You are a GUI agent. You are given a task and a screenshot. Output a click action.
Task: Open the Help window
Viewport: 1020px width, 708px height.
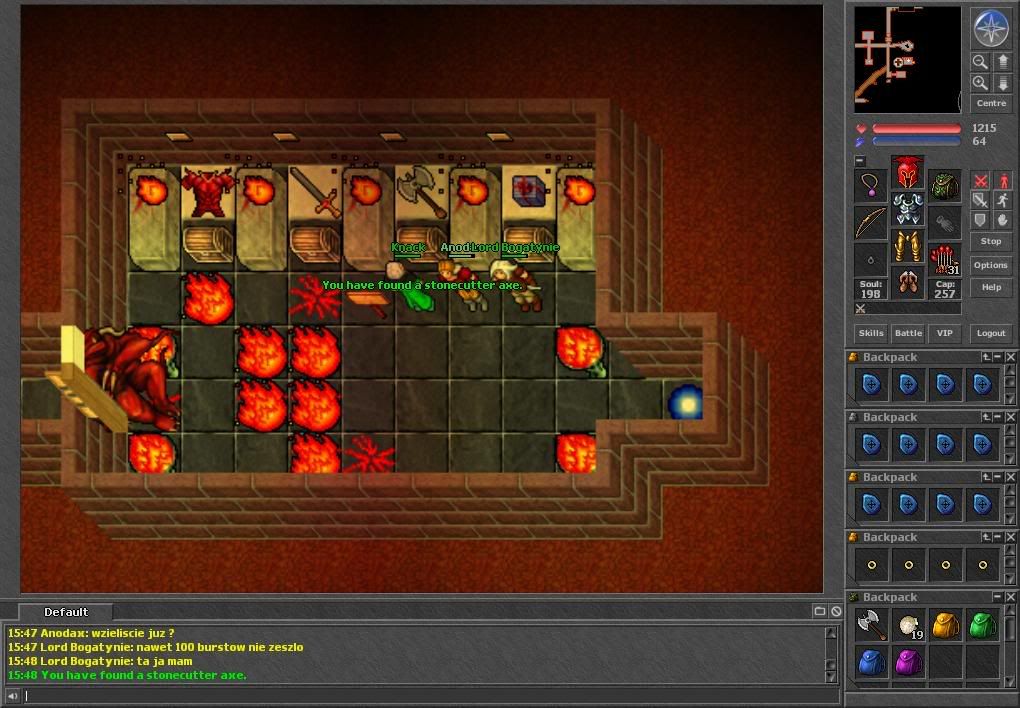coord(990,287)
